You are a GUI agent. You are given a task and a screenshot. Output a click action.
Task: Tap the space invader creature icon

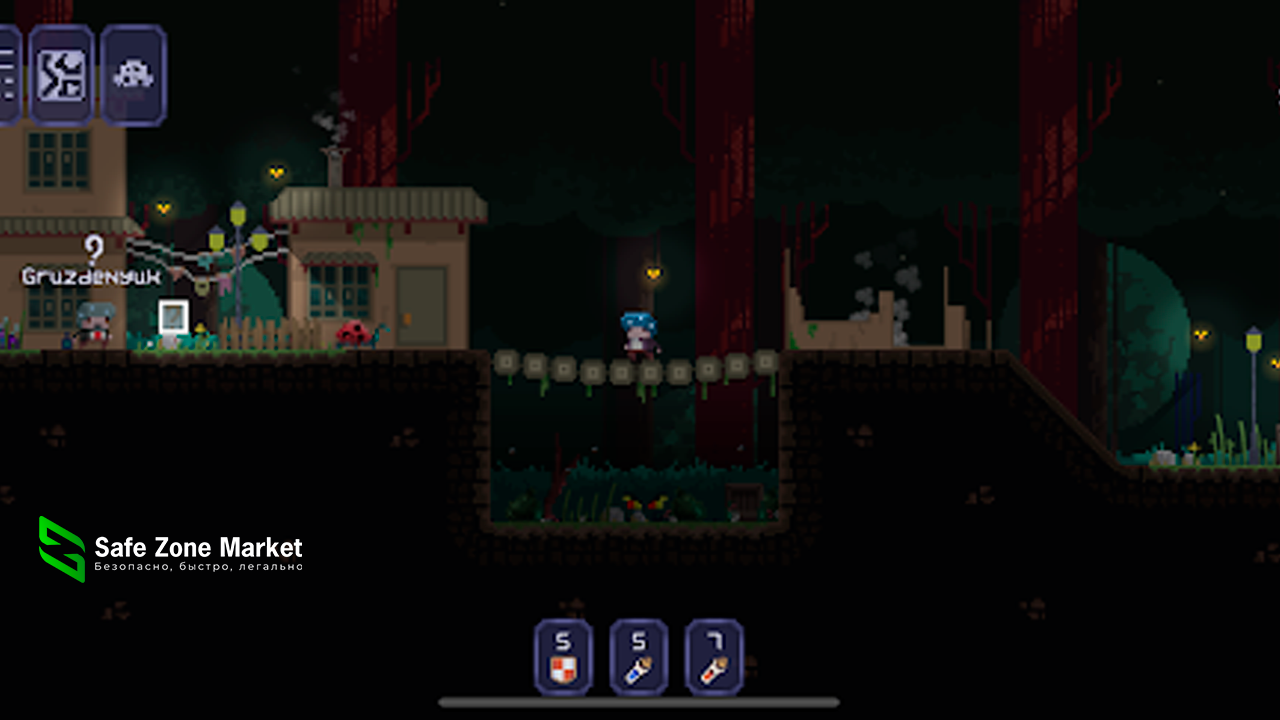pos(133,75)
